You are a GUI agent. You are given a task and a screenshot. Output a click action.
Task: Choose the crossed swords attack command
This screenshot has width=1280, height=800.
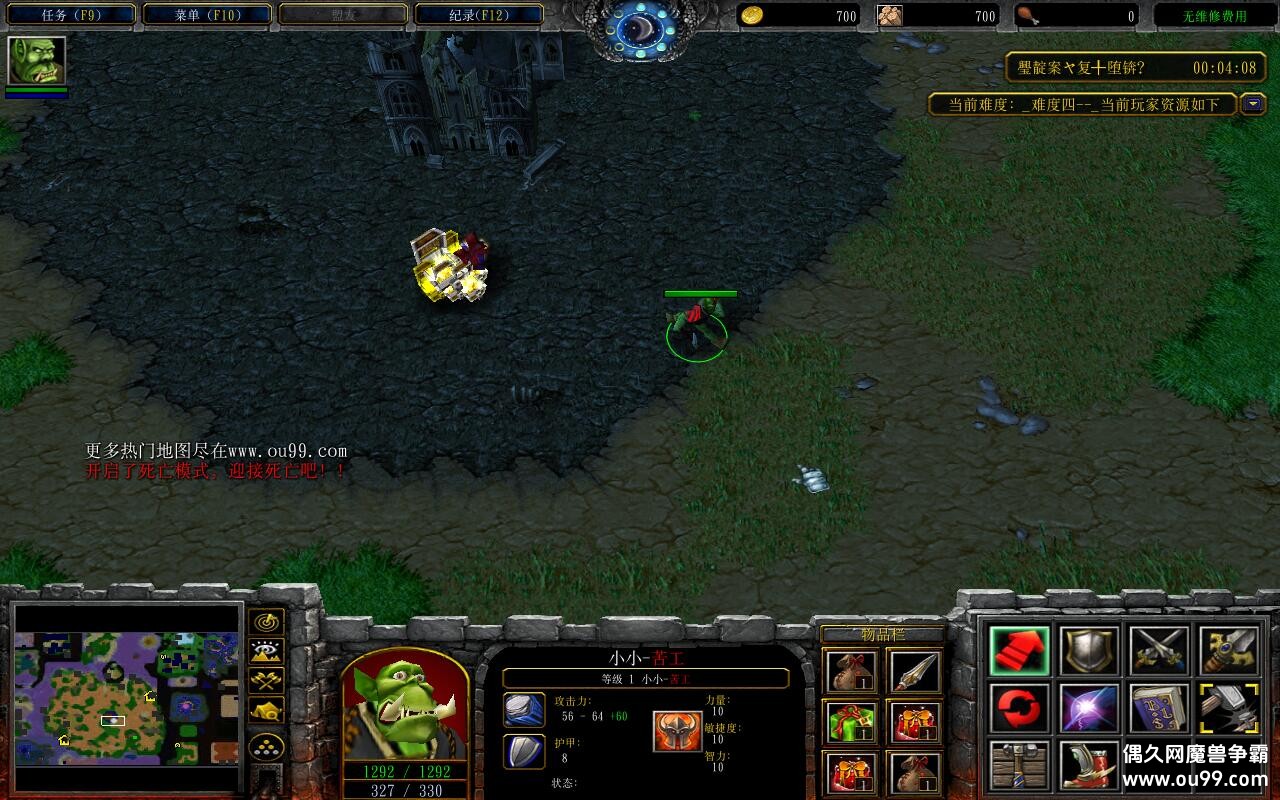[x=1159, y=651]
